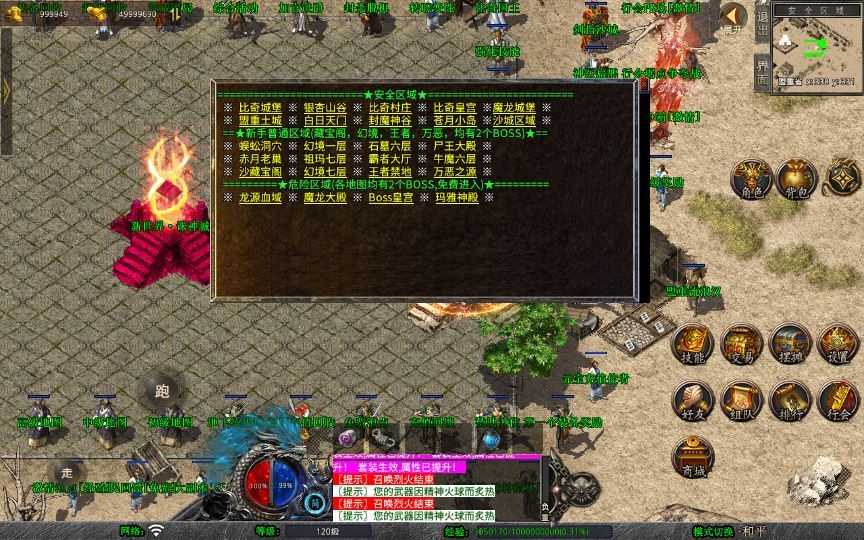This screenshot has width=864, height=540.
Task: Select the 银杏山谷 destination link
Action: click(325, 107)
